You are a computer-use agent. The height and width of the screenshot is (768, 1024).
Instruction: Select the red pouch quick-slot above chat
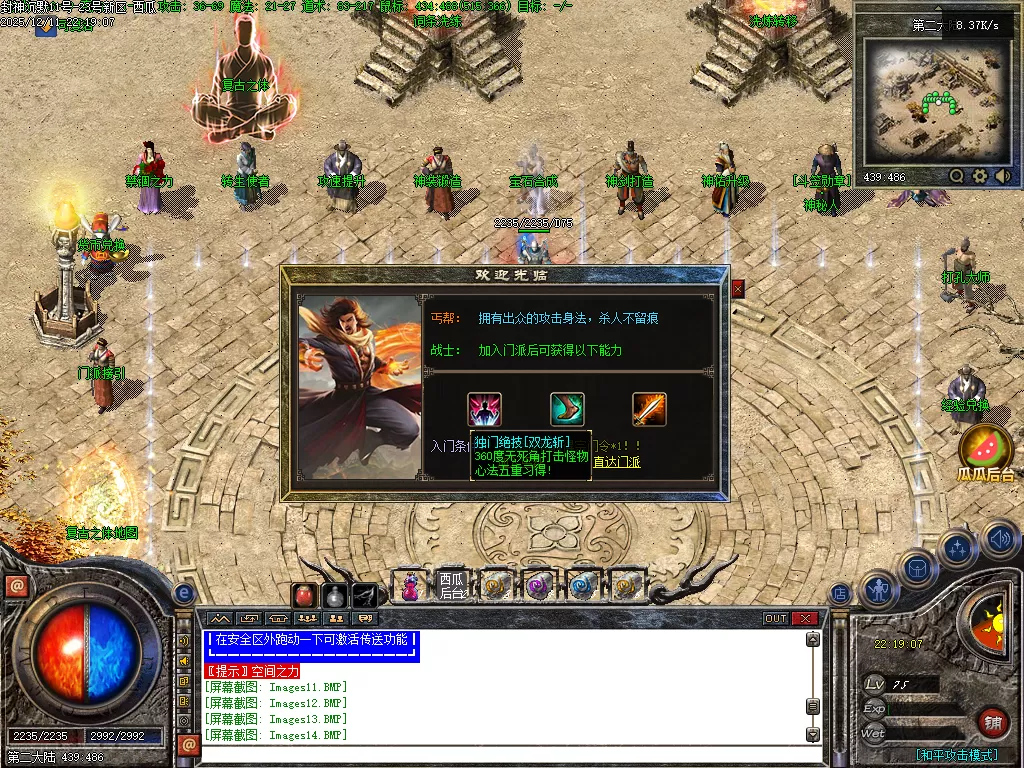304,595
